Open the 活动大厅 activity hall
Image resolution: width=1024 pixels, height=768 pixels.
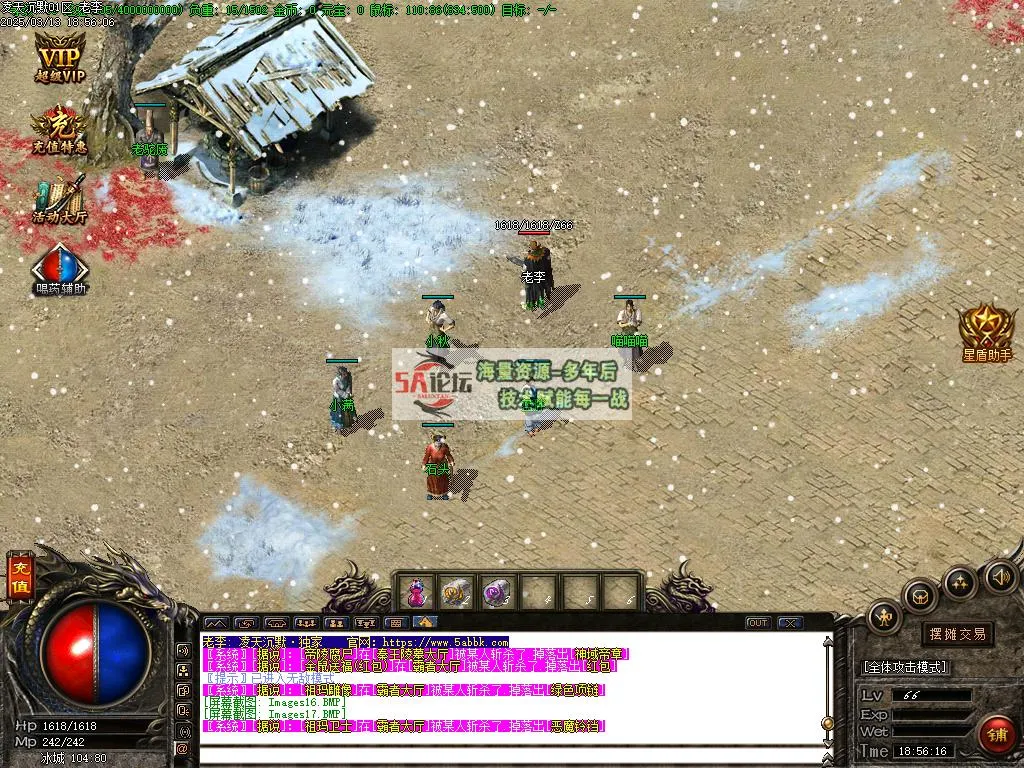point(60,198)
